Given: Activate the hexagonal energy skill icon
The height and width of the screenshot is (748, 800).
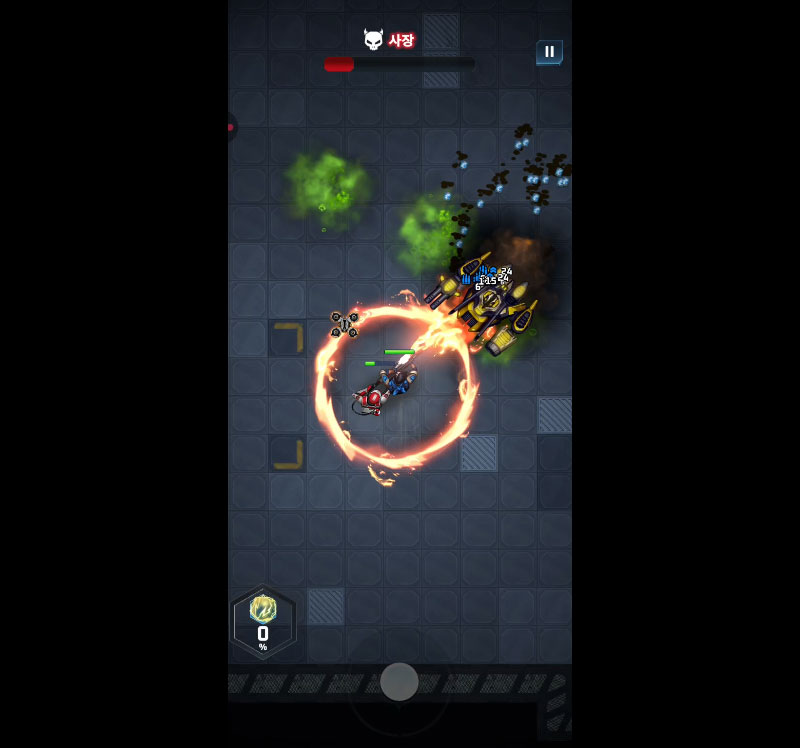Looking at the screenshot, I should tap(263, 621).
